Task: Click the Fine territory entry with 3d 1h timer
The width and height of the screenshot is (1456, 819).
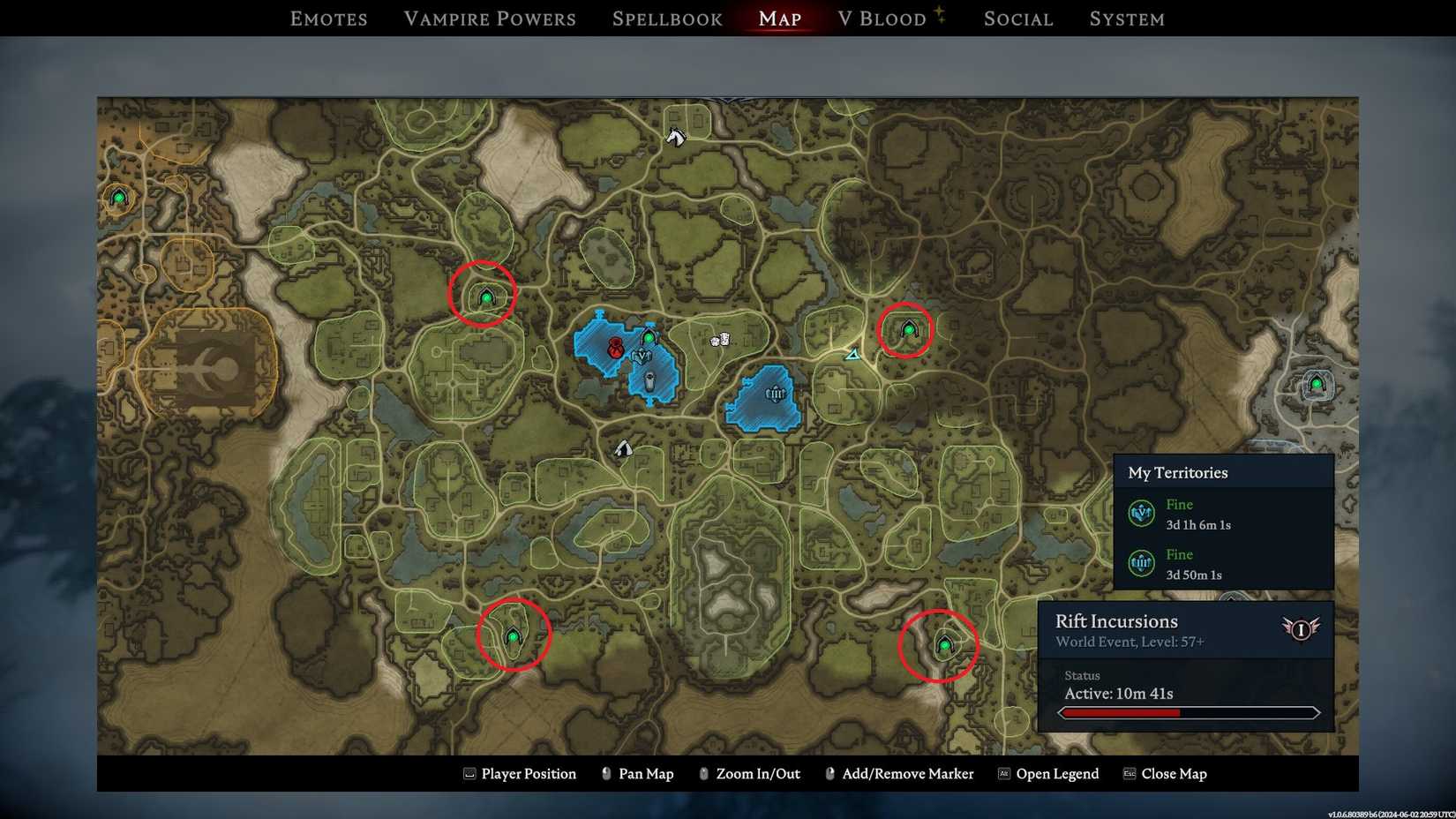Action: pyautogui.click(x=1196, y=514)
